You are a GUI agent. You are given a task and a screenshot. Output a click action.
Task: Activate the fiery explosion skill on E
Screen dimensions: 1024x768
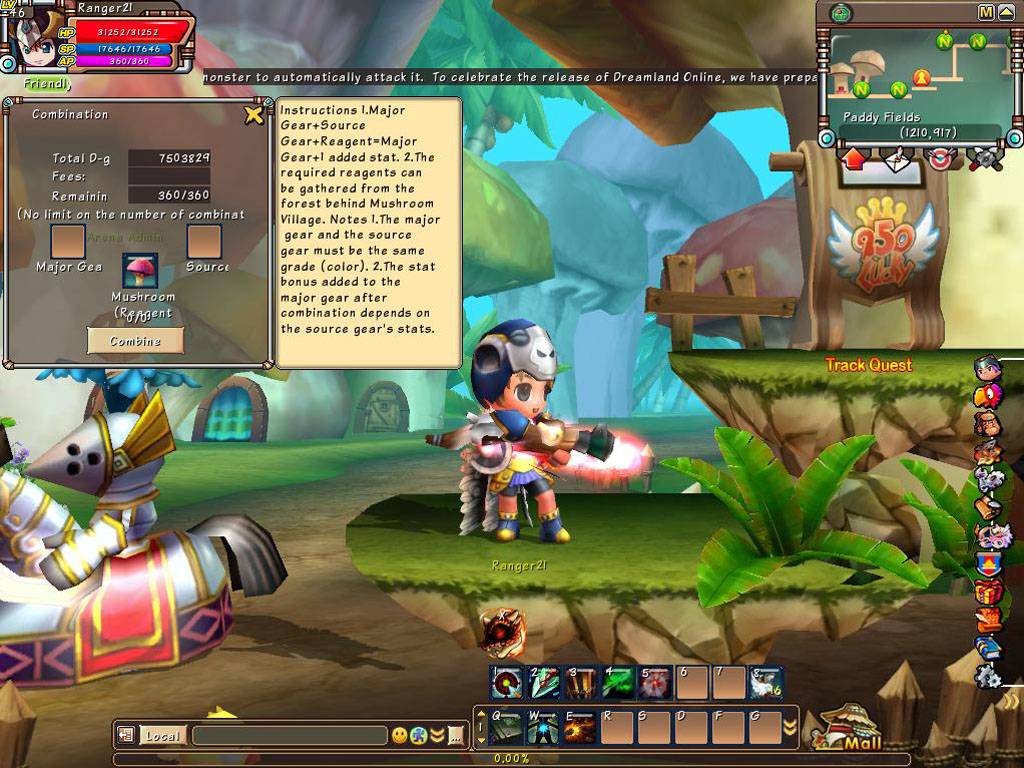click(580, 727)
